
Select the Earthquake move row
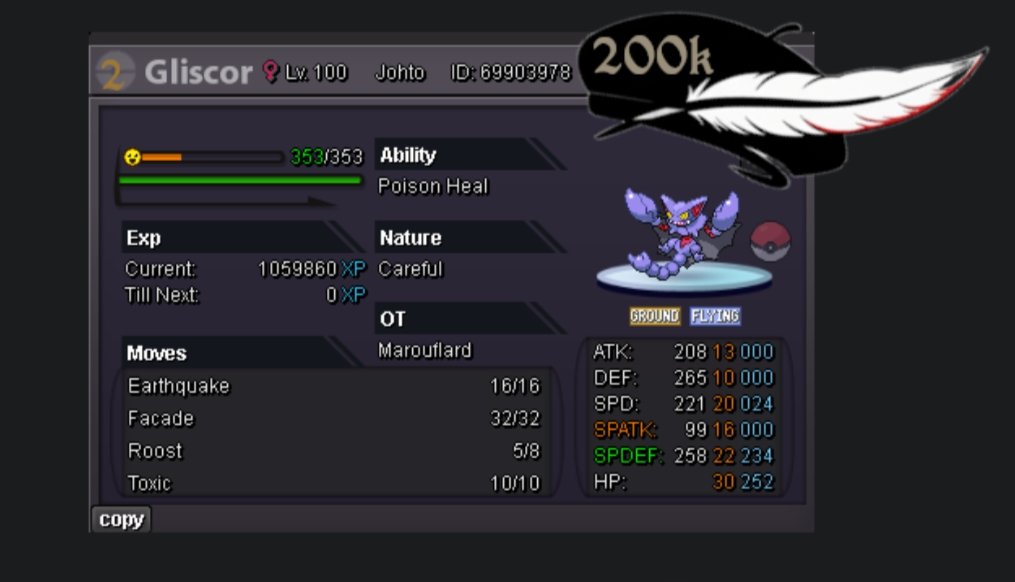click(333, 386)
